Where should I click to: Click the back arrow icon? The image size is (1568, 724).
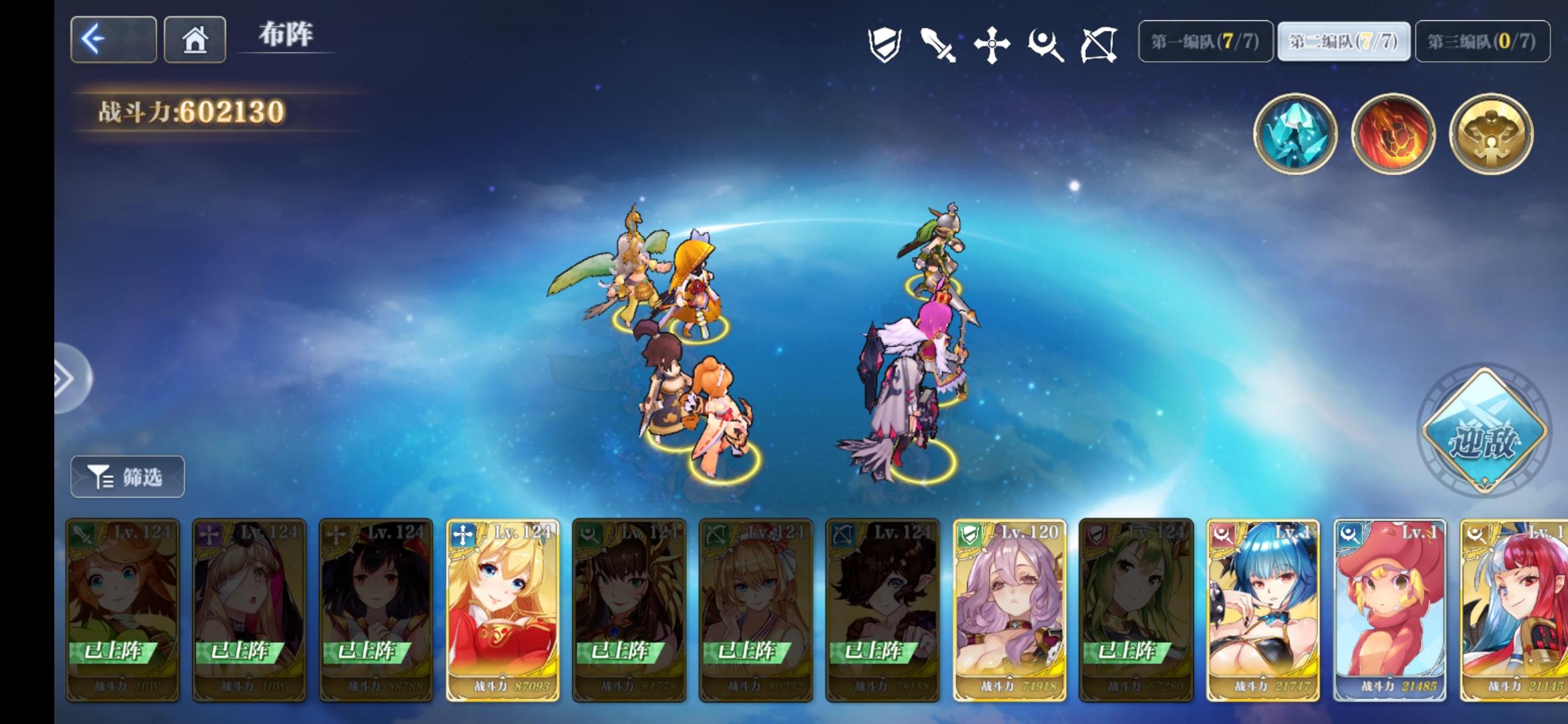pyautogui.click(x=113, y=40)
